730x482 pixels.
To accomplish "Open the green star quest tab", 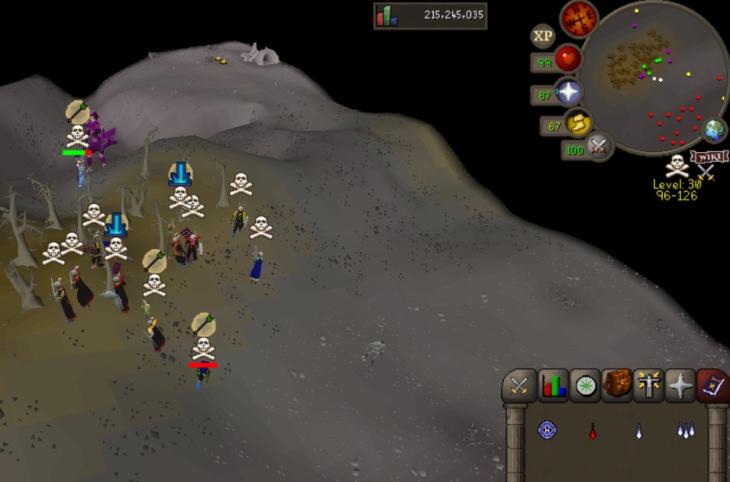I will pyautogui.click(x=585, y=385).
